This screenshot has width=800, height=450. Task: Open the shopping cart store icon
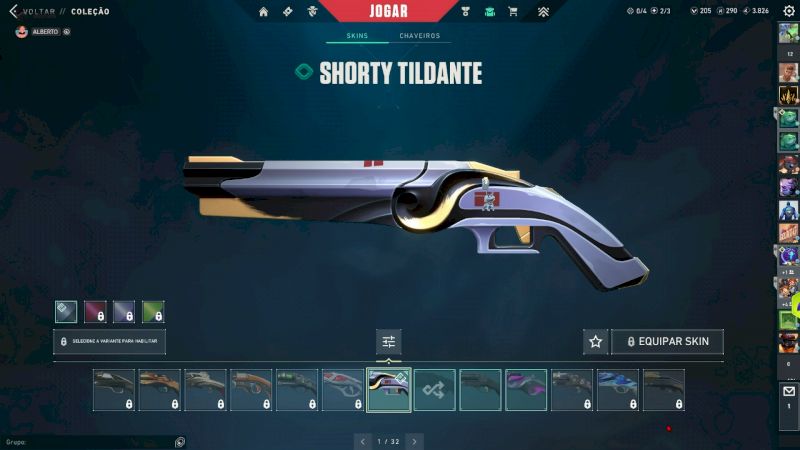[x=513, y=12]
